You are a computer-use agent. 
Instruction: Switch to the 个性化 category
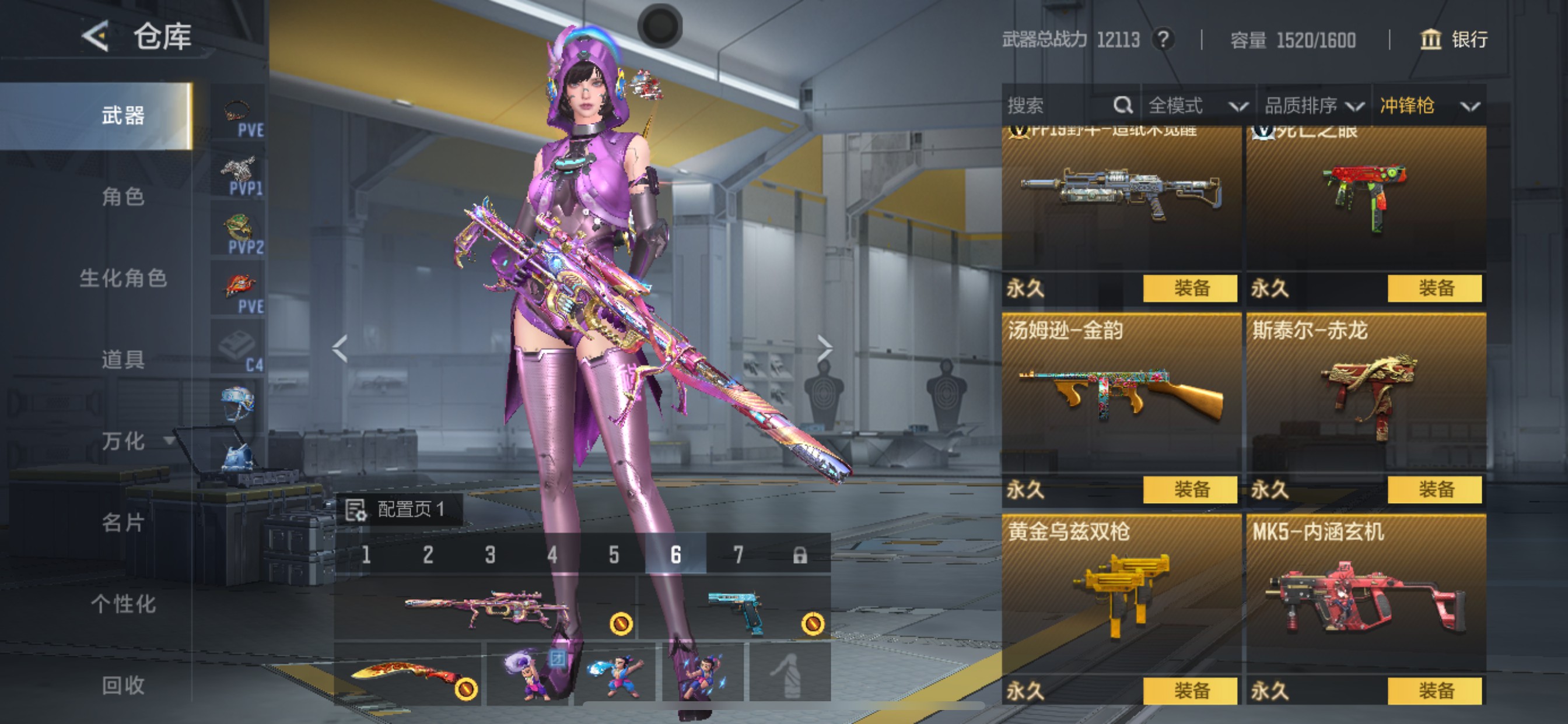[123, 604]
